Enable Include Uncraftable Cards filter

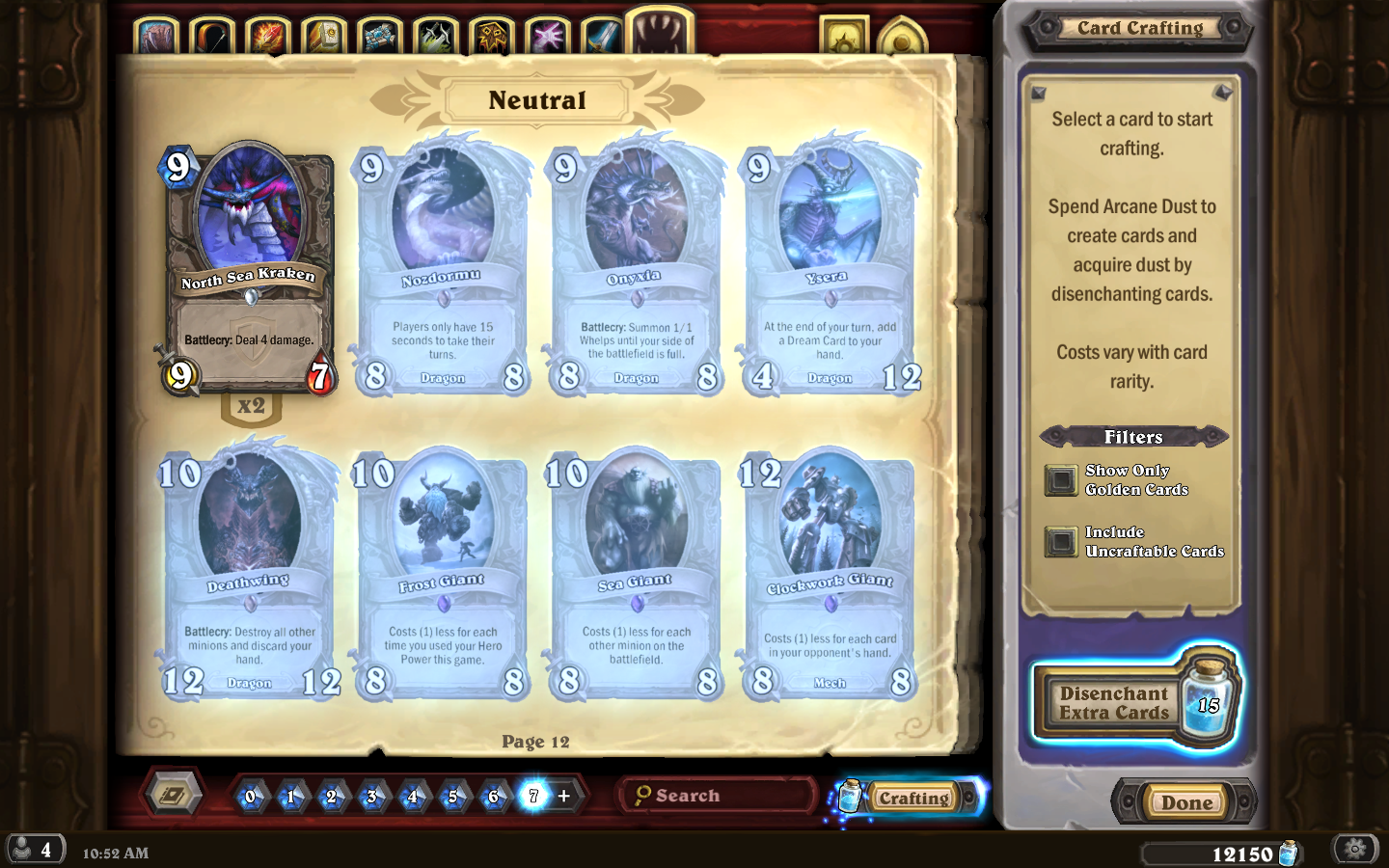tap(1061, 542)
